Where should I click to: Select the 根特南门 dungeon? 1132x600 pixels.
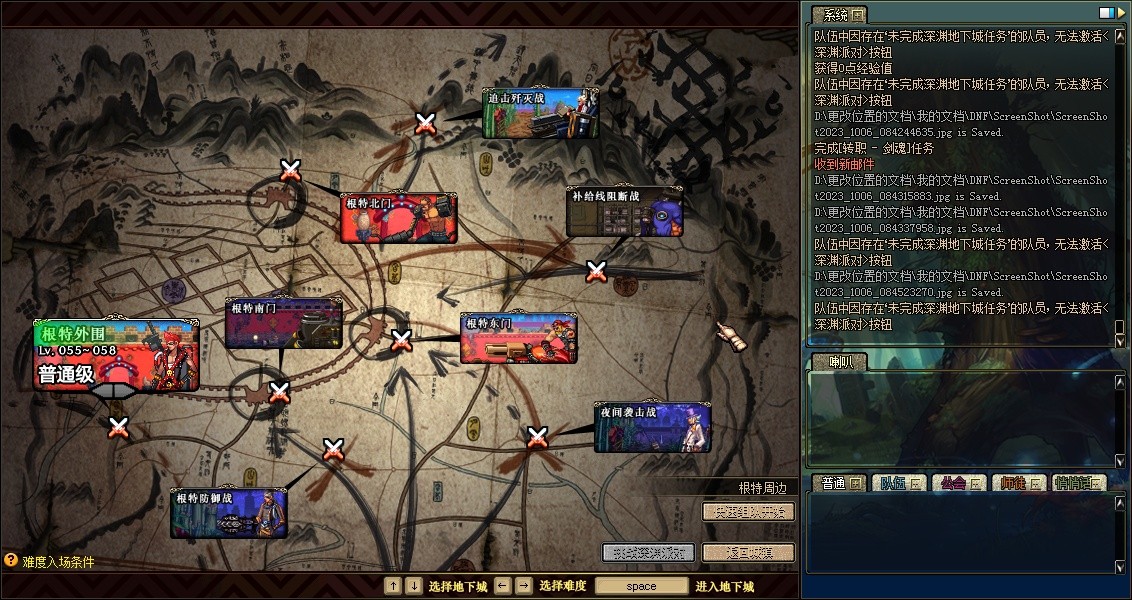click(283, 323)
